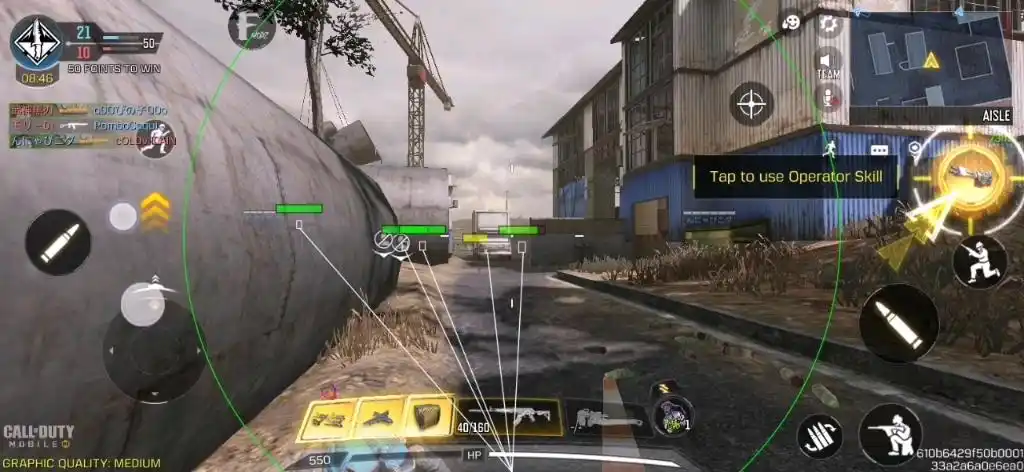Tap the reload magazine button
The image size is (1024, 472).
819,436
